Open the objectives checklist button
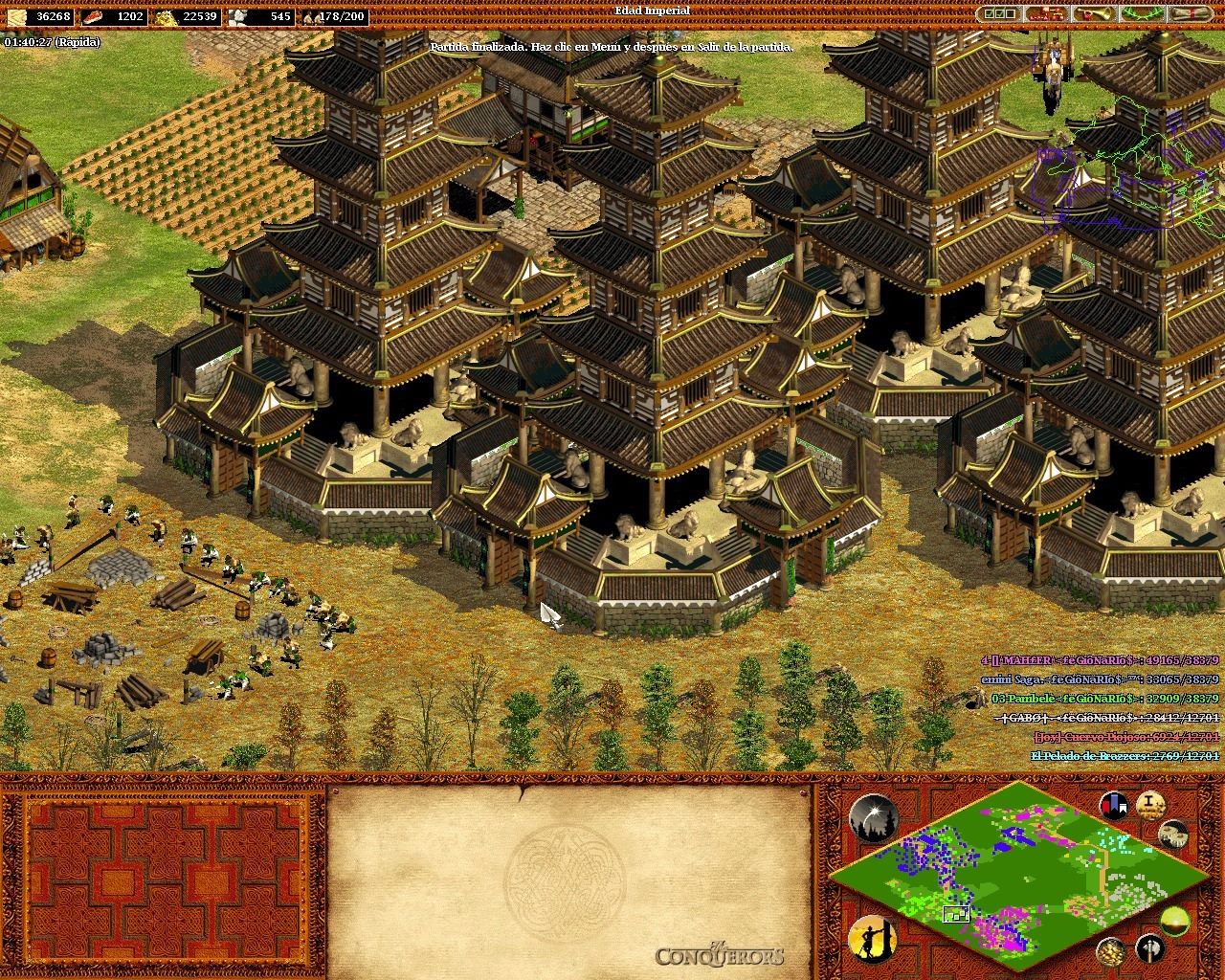Image resolution: width=1225 pixels, height=980 pixels. coord(998,13)
